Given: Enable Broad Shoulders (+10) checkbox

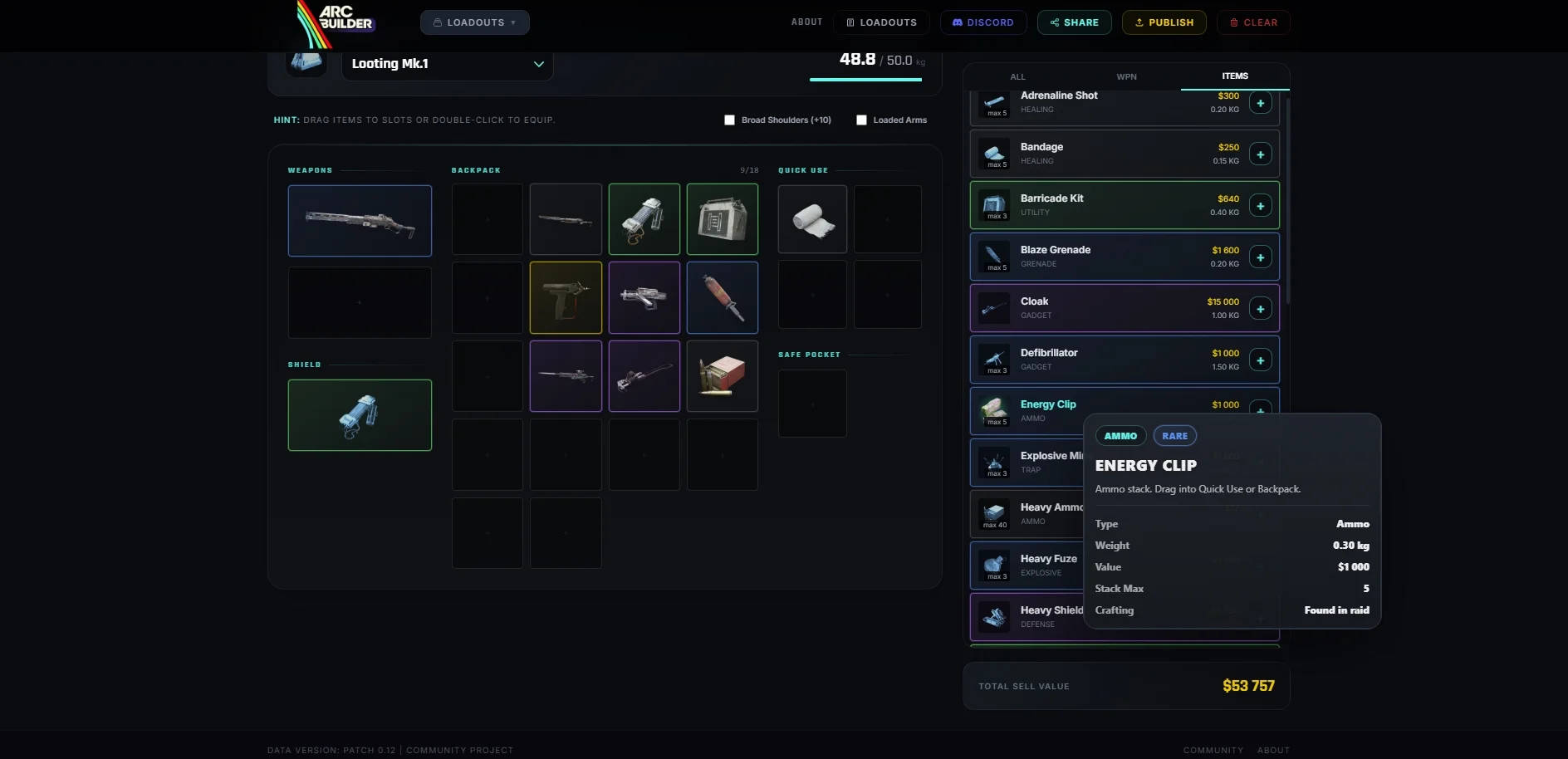Looking at the screenshot, I should click(730, 120).
